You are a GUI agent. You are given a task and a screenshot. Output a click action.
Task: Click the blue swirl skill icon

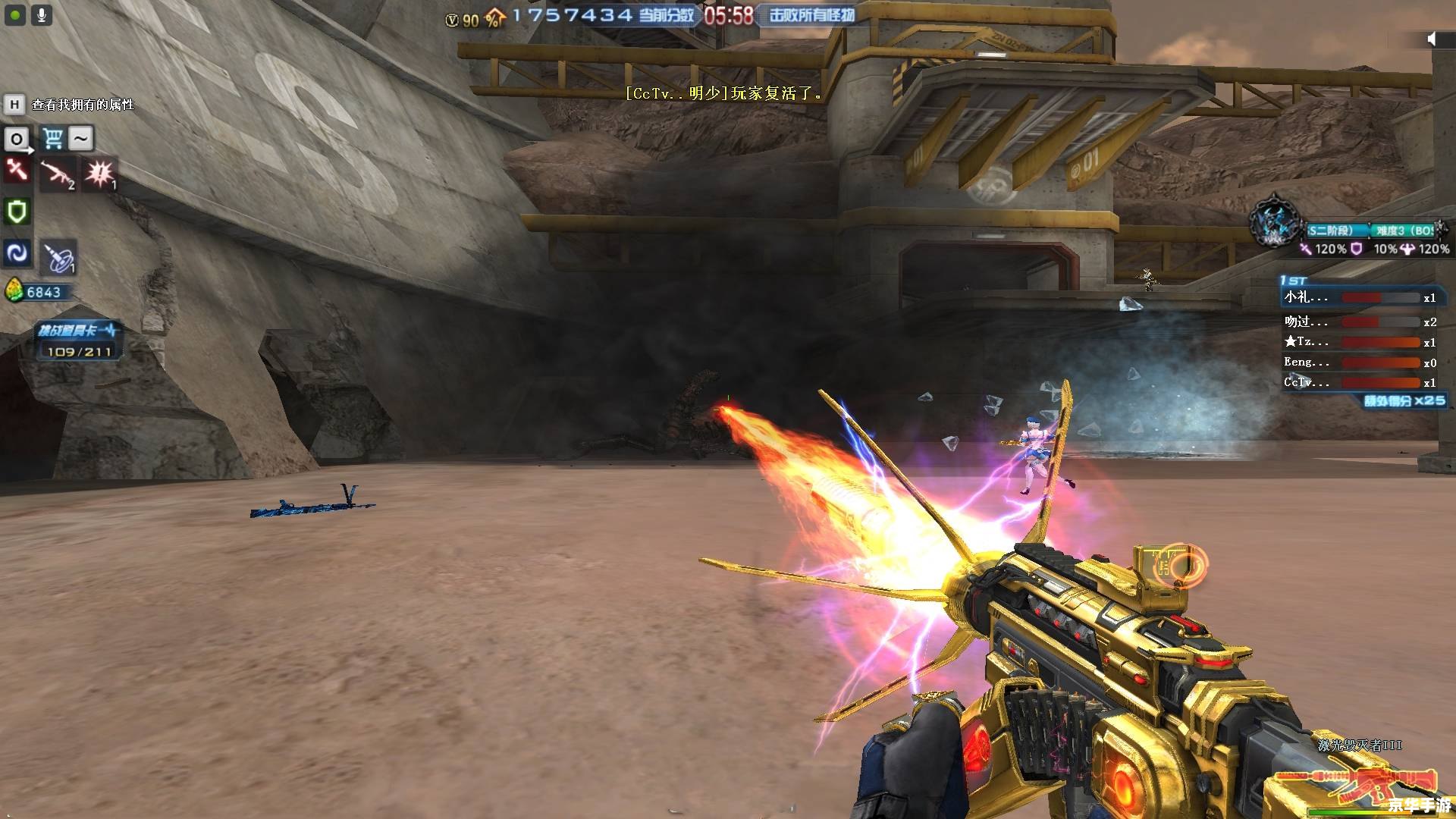17,253
